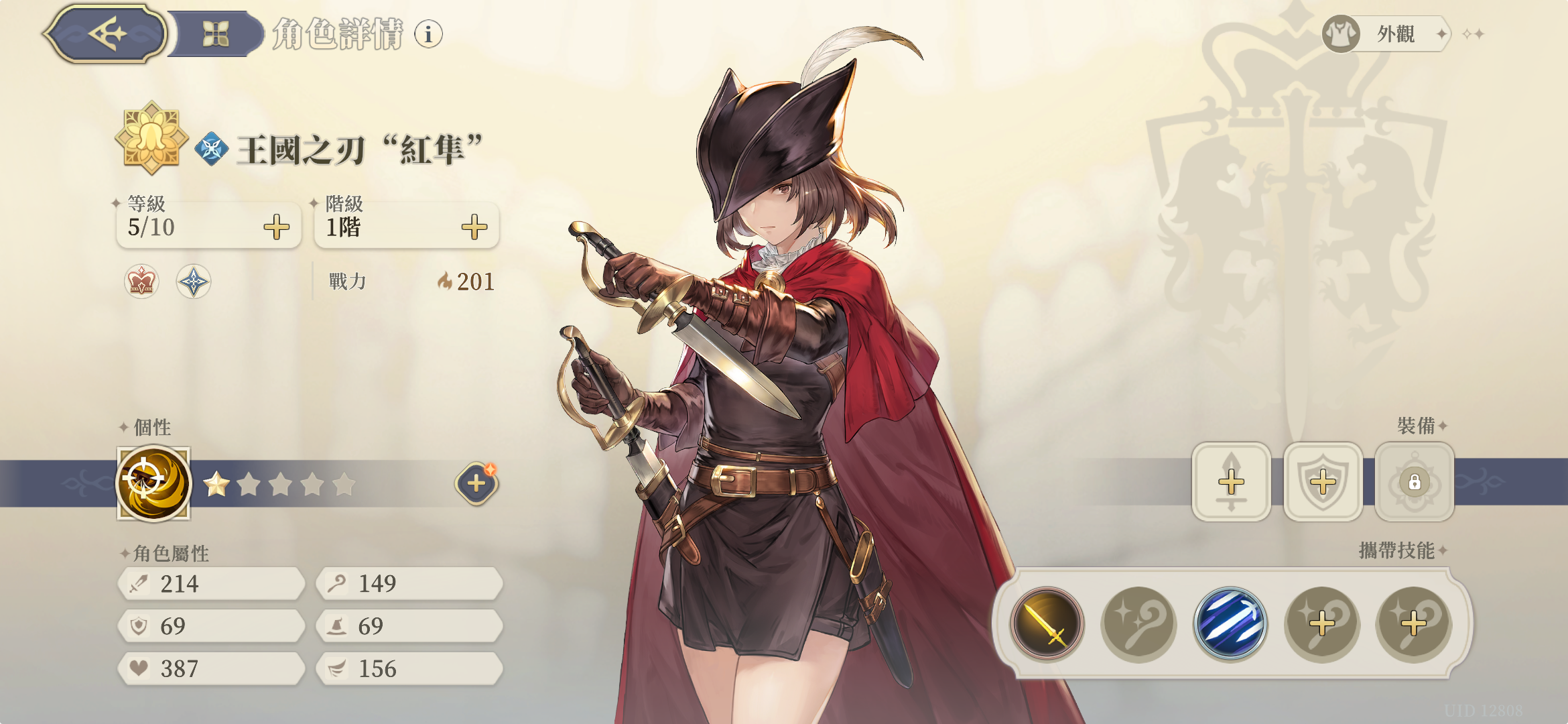Select the golden sword skill icon
Screen dimensions: 1568x724
tap(1047, 623)
